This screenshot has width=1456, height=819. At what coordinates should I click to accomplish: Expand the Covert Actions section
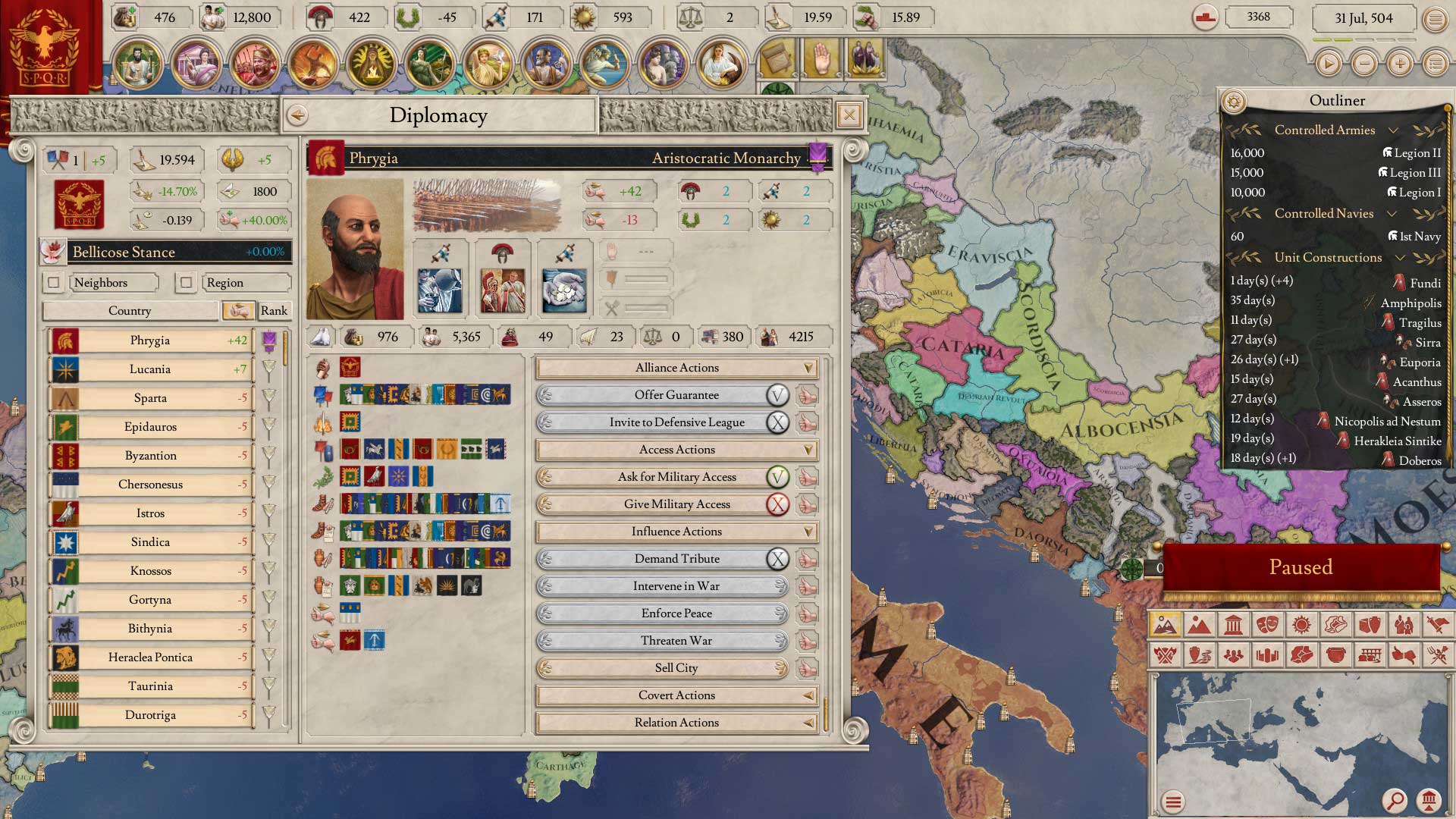[x=676, y=695]
